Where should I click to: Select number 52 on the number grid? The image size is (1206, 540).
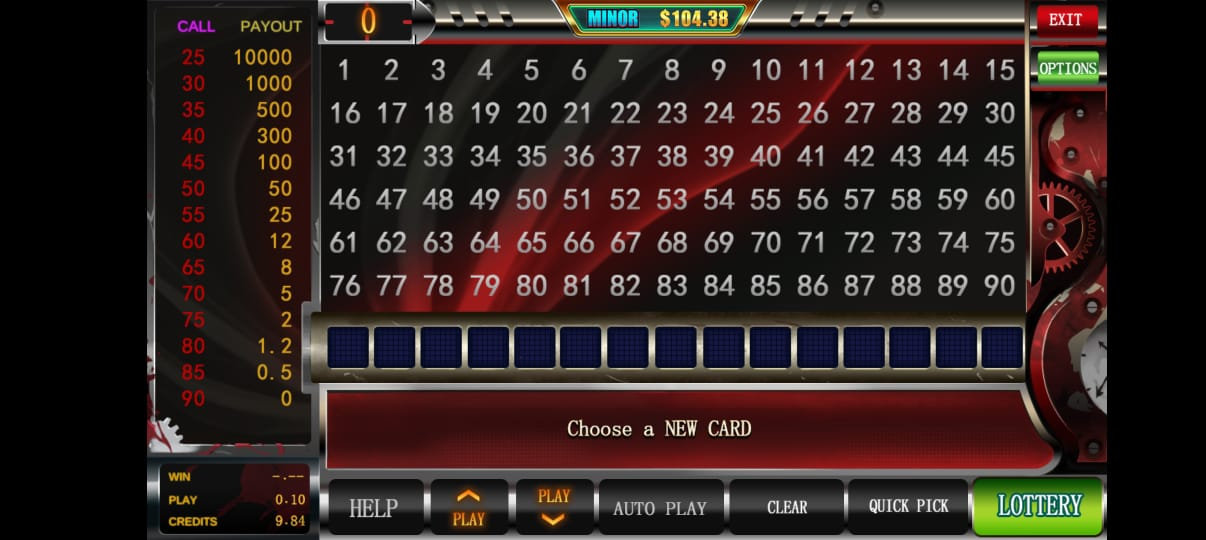coord(625,199)
